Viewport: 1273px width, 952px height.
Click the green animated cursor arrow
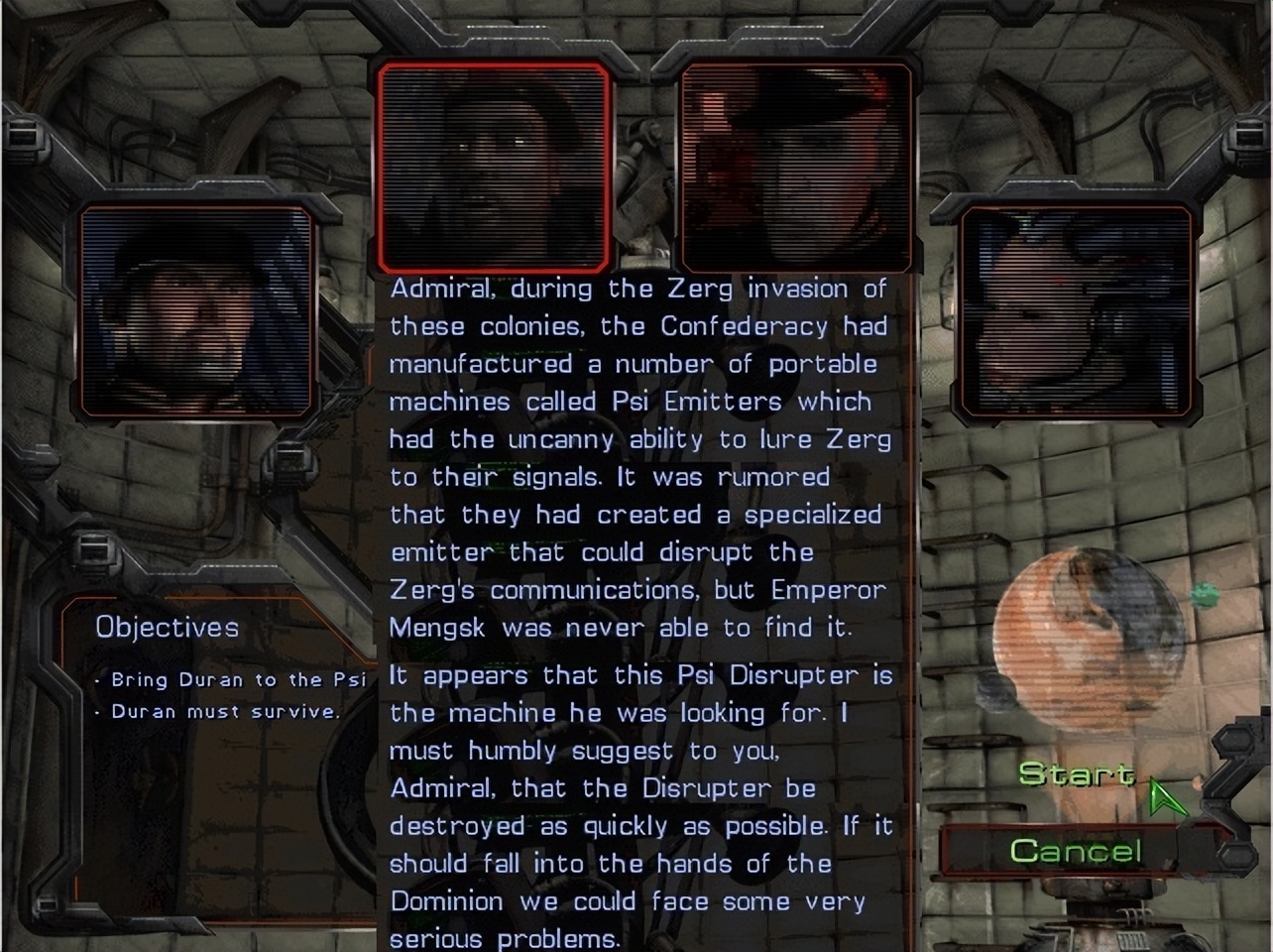tap(1165, 793)
